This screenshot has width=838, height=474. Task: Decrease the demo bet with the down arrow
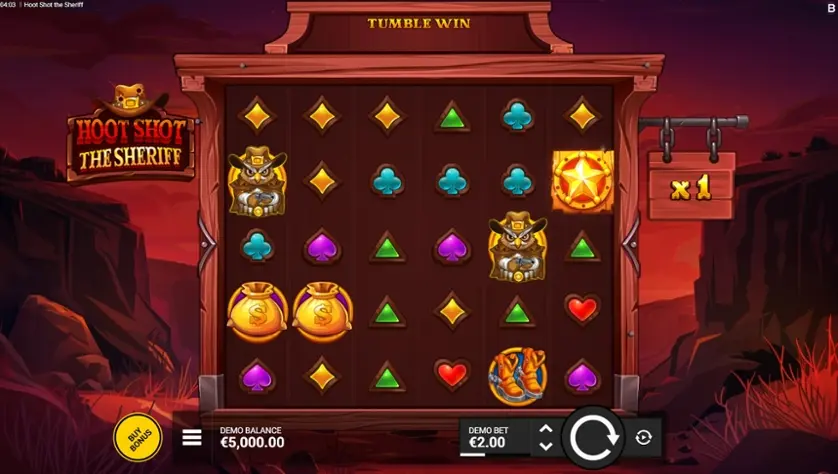coord(545,445)
